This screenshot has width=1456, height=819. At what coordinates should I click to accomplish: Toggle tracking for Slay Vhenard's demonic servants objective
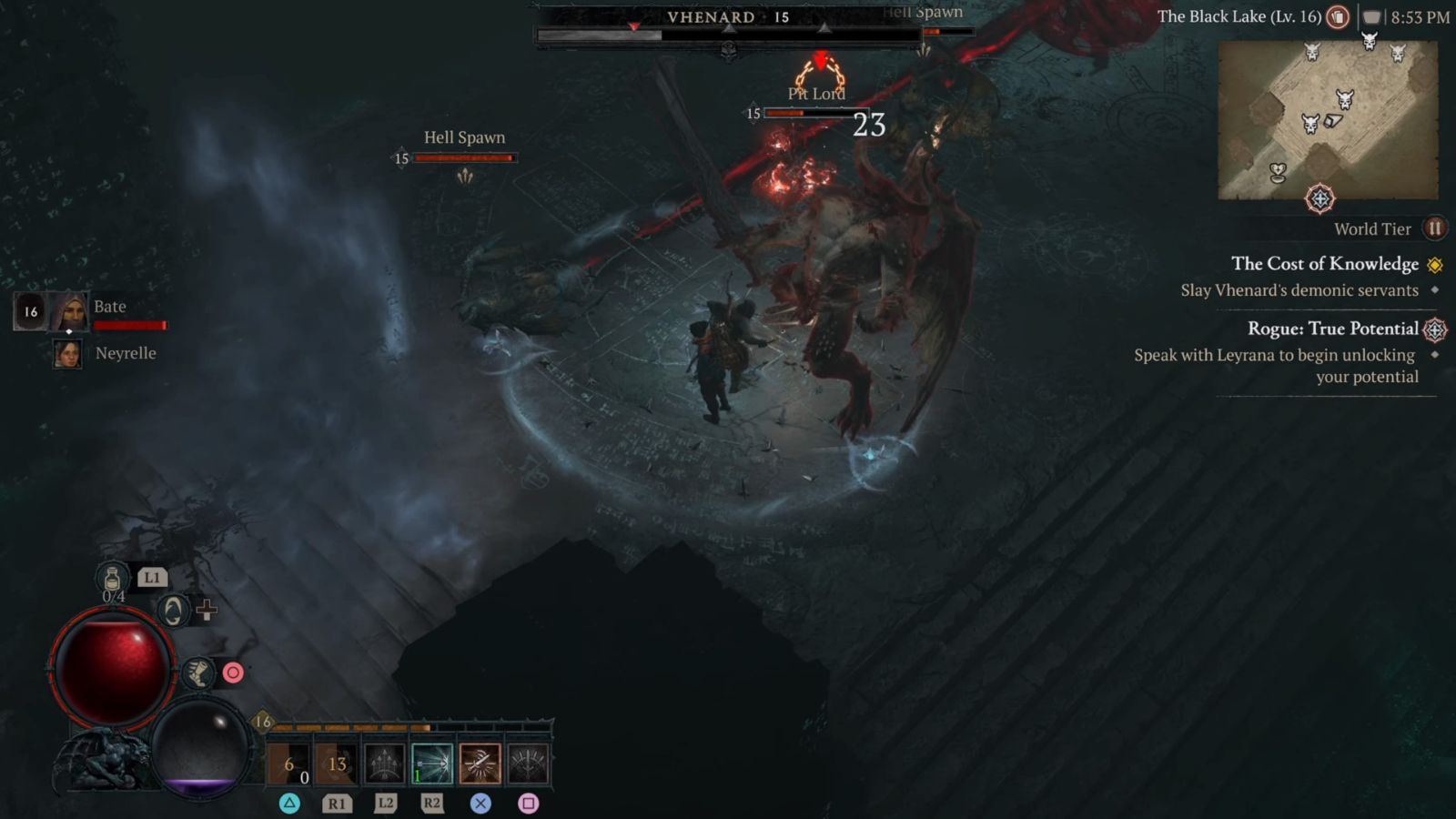coord(1436,290)
